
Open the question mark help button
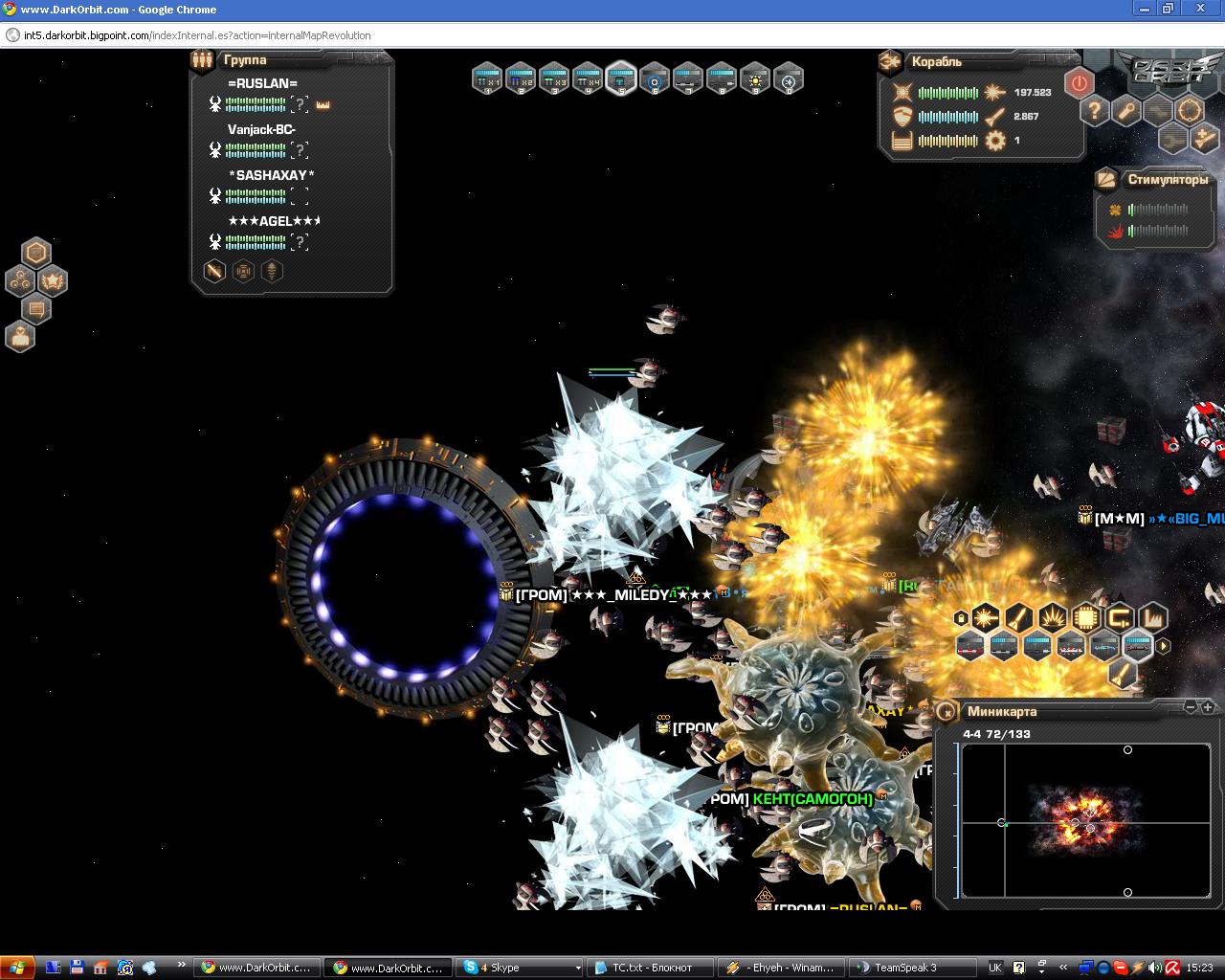point(1095,110)
